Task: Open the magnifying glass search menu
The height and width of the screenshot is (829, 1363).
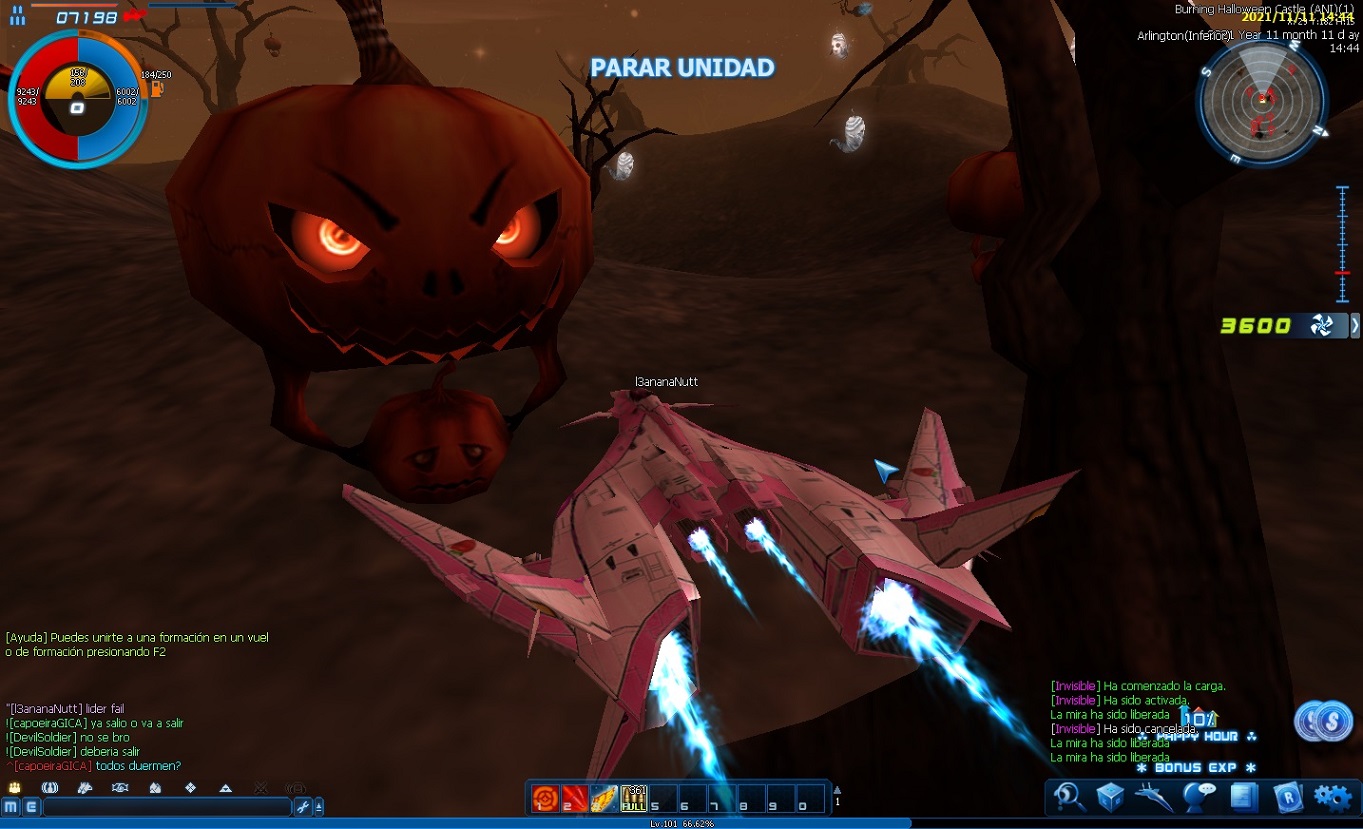Action: 1069,797
